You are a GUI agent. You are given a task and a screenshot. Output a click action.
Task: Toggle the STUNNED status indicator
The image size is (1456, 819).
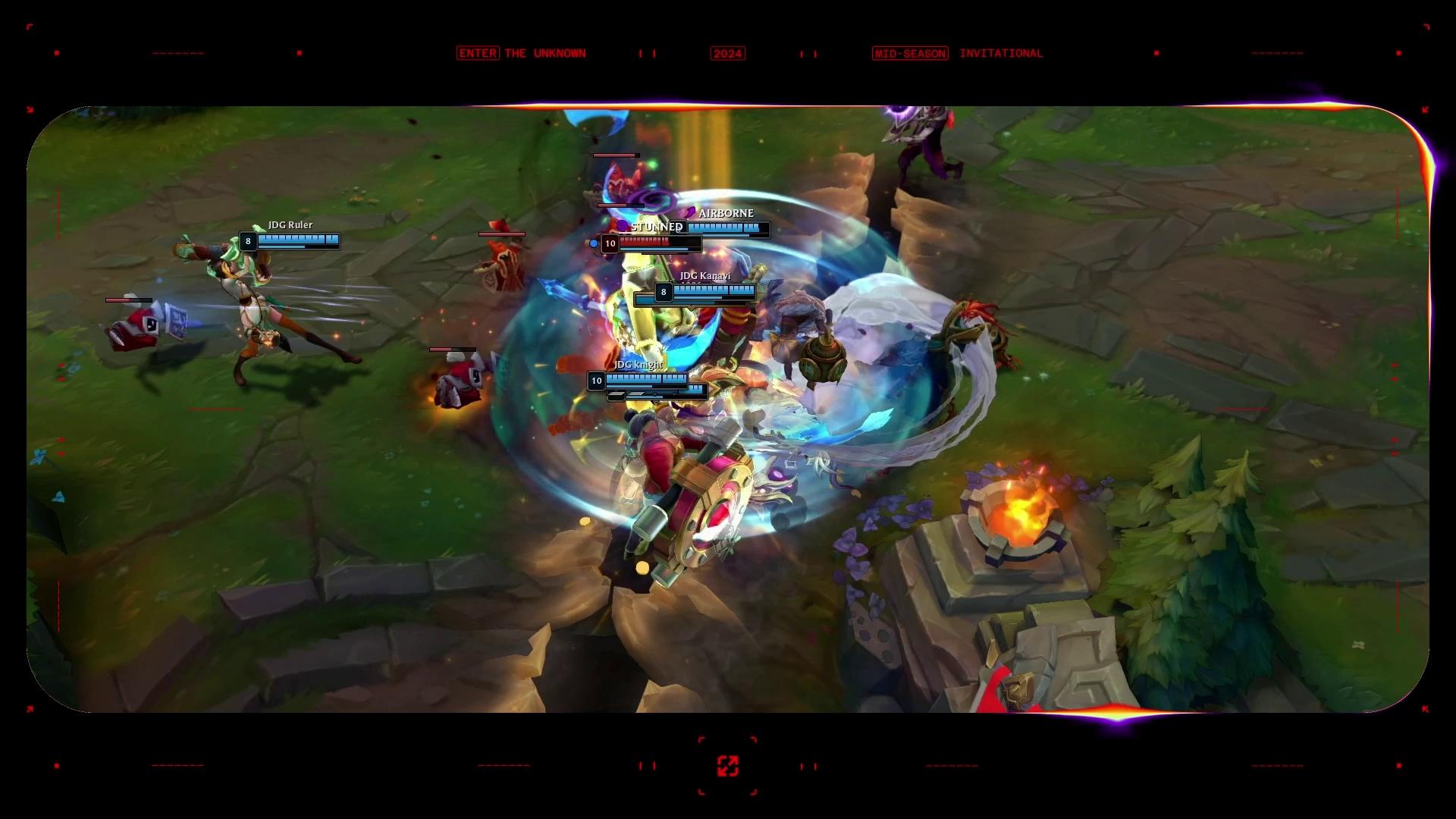657,227
